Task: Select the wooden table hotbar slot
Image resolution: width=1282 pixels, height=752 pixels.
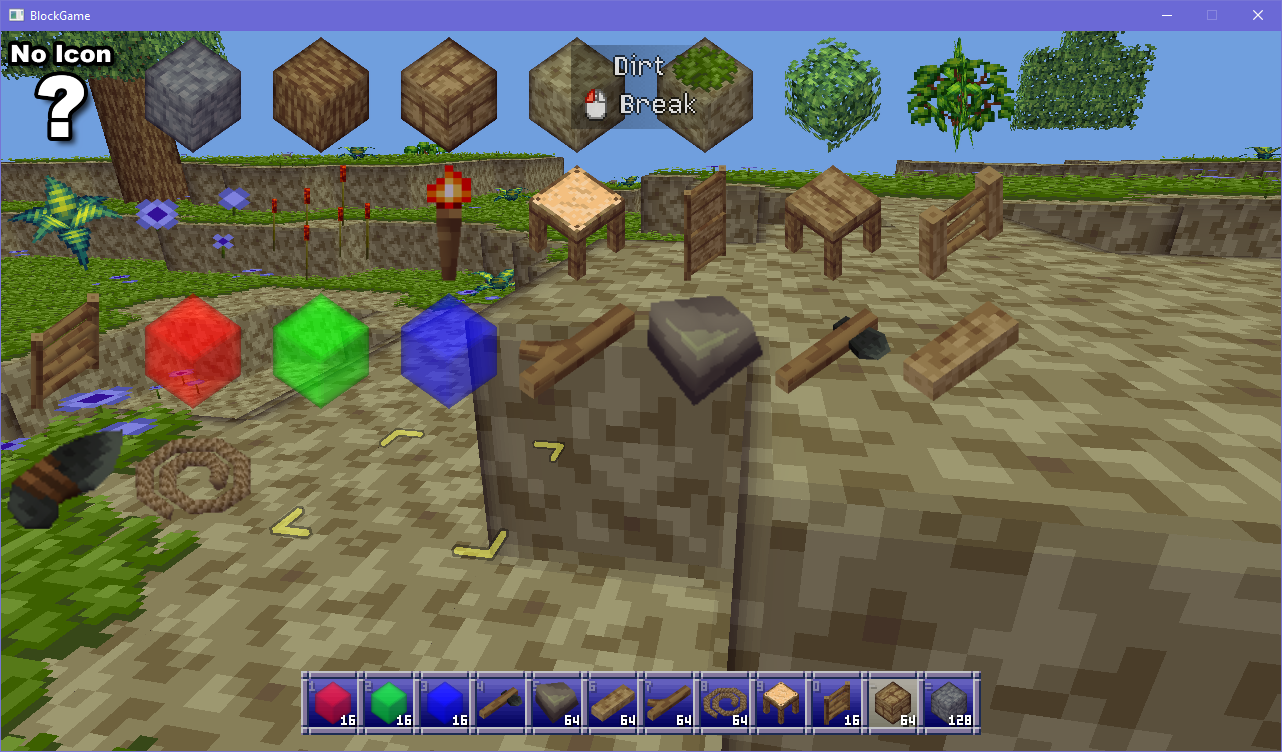Action: tap(780, 703)
